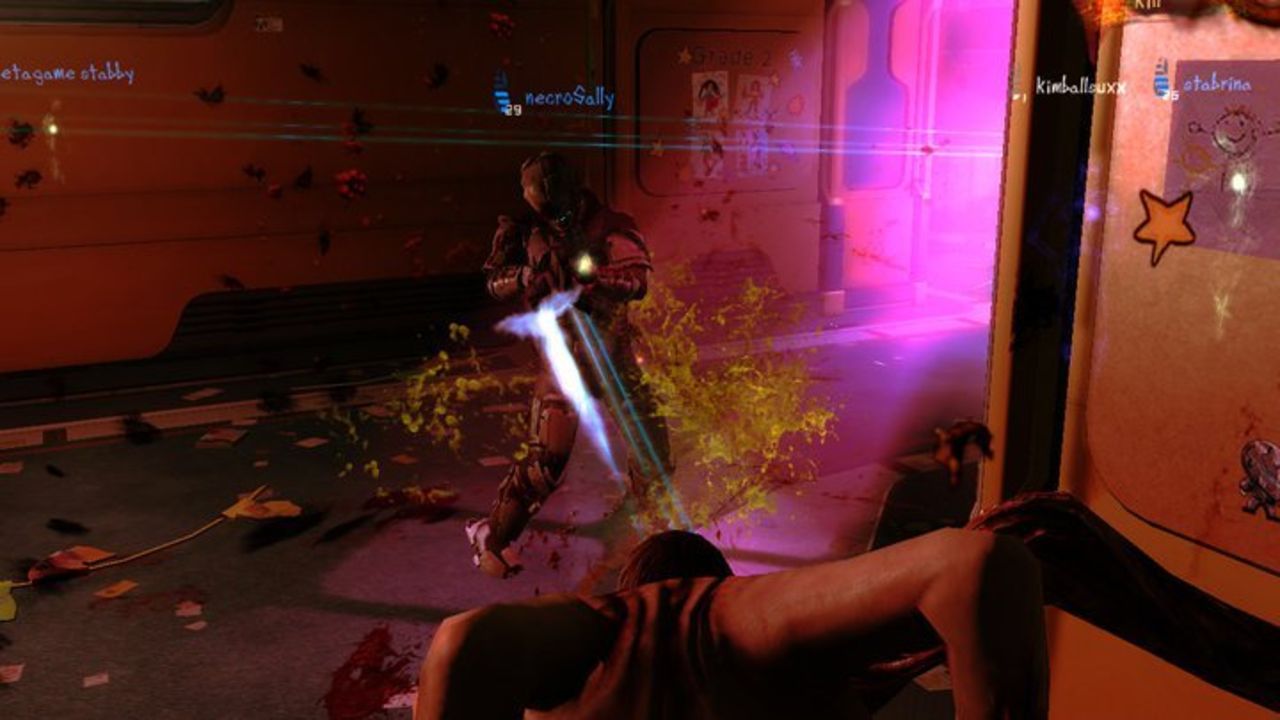Click the security soldier's flashlight glow
The image size is (1280, 720).
point(584,262)
